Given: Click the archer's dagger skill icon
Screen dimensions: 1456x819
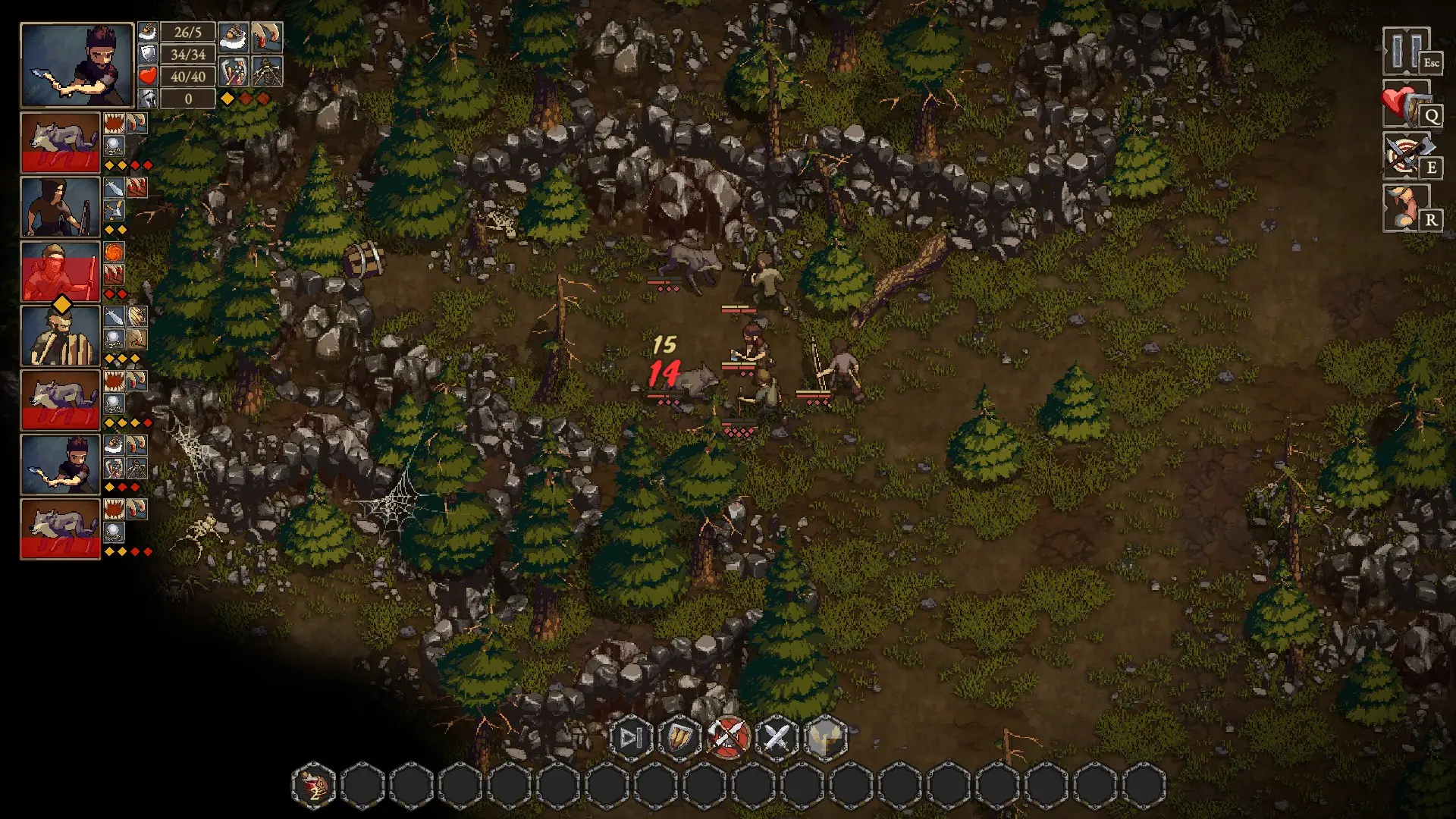Looking at the screenshot, I should (x=114, y=187).
